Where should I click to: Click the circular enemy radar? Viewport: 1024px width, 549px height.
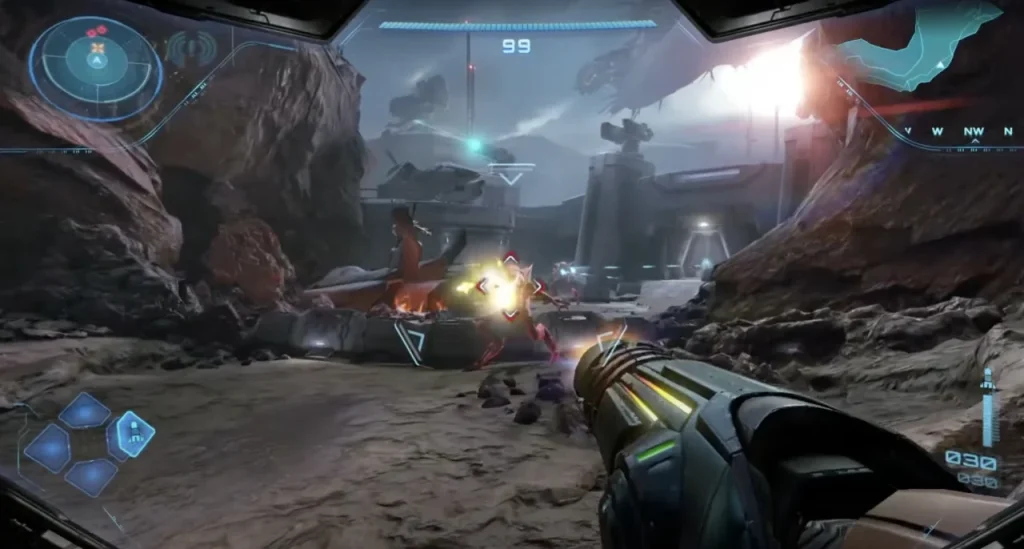[x=96, y=68]
